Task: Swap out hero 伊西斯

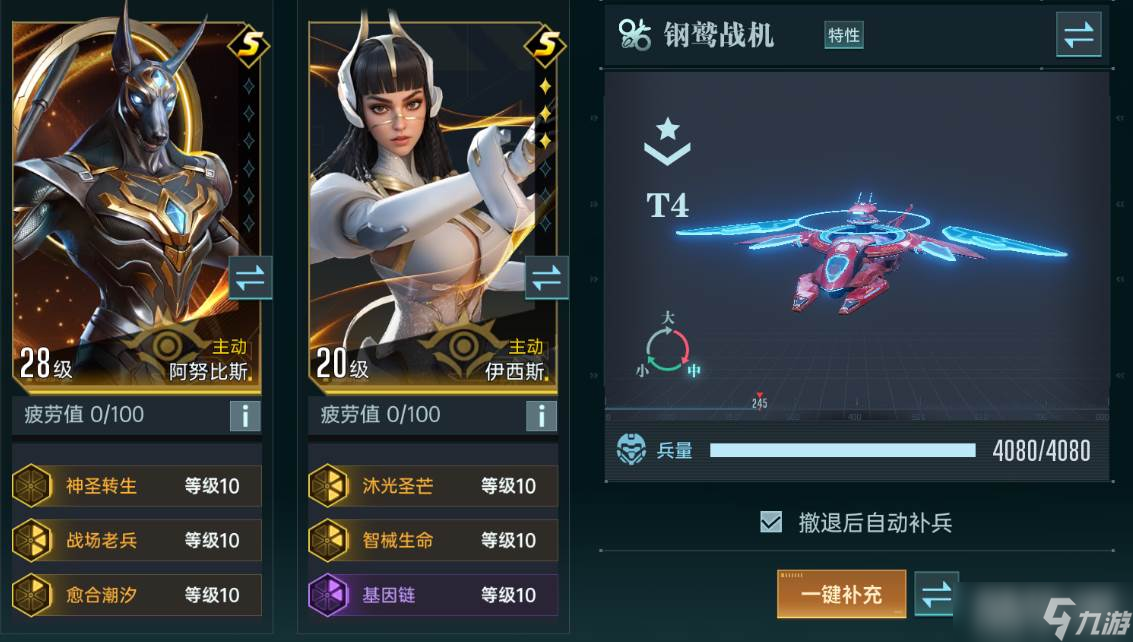Action: click(x=546, y=278)
